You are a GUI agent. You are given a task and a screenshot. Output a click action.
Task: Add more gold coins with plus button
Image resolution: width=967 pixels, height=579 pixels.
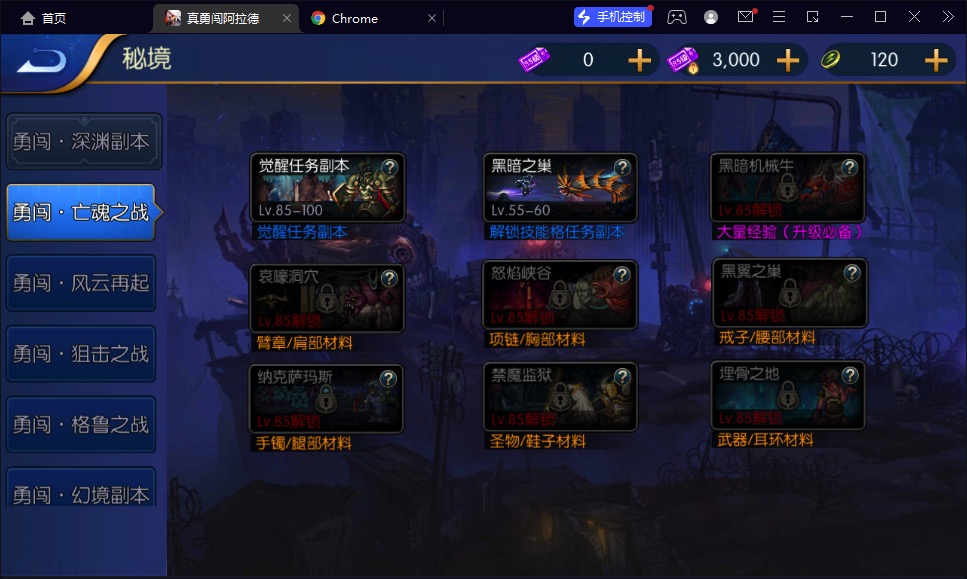(936, 60)
